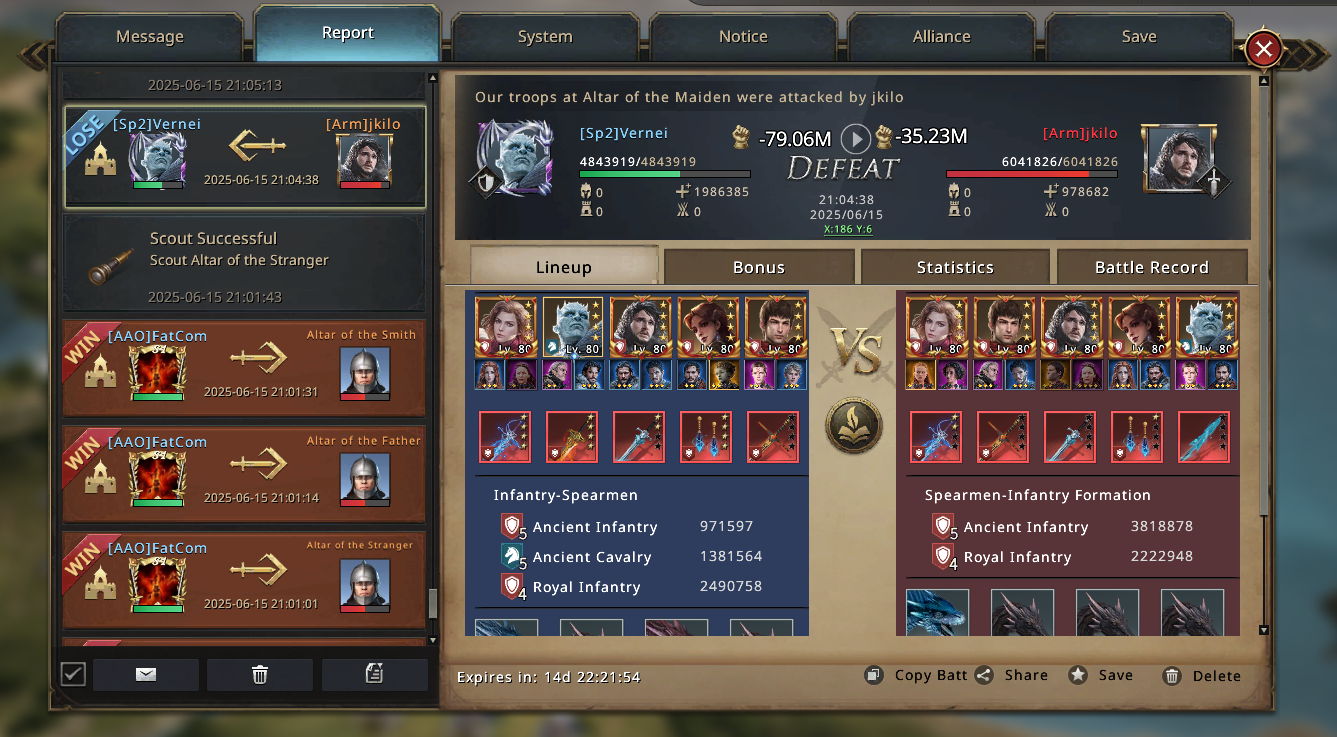
Task: Play the battle replay
Action: click(855, 138)
